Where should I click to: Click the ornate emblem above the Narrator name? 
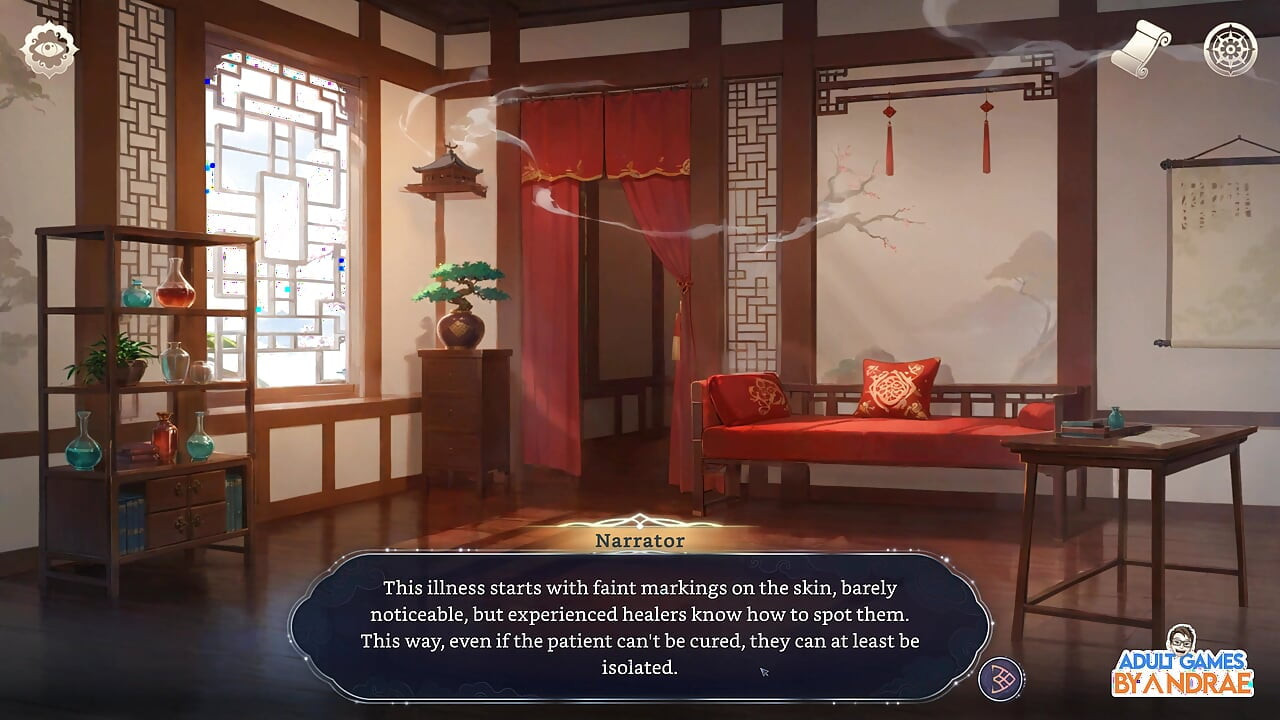640,521
